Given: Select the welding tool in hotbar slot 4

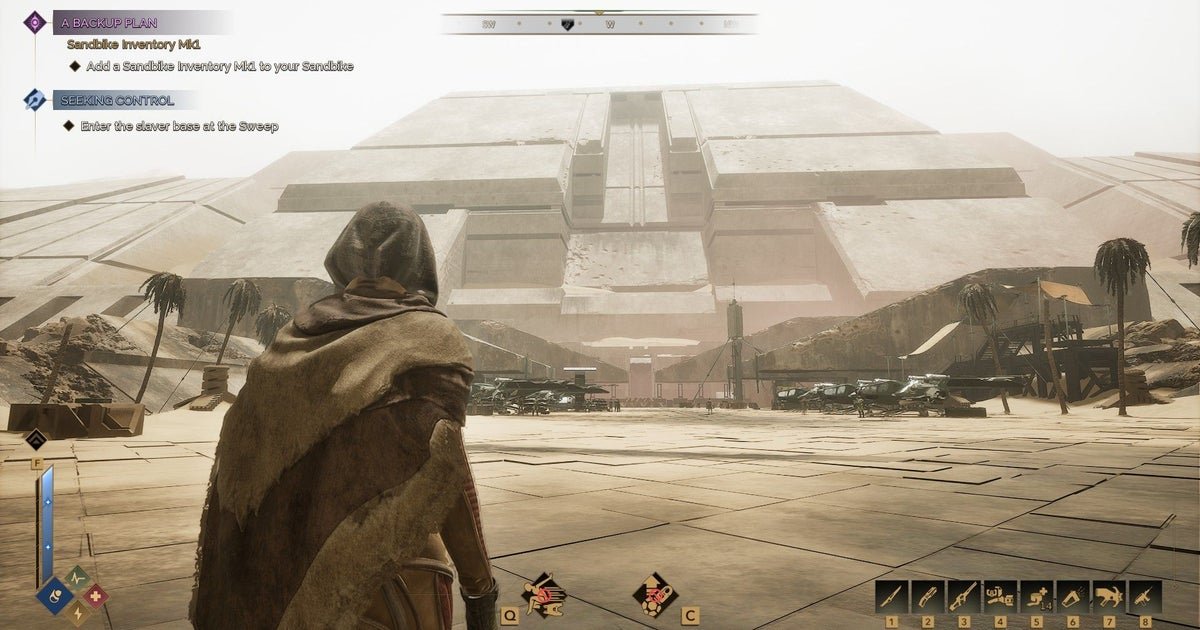Looking at the screenshot, I should point(1000,596).
